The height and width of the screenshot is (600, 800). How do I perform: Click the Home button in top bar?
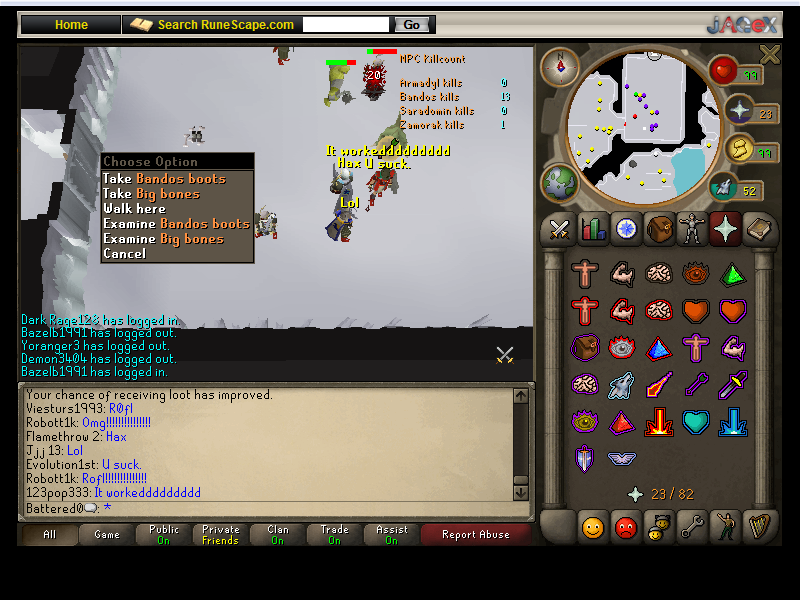[x=71, y=25]
